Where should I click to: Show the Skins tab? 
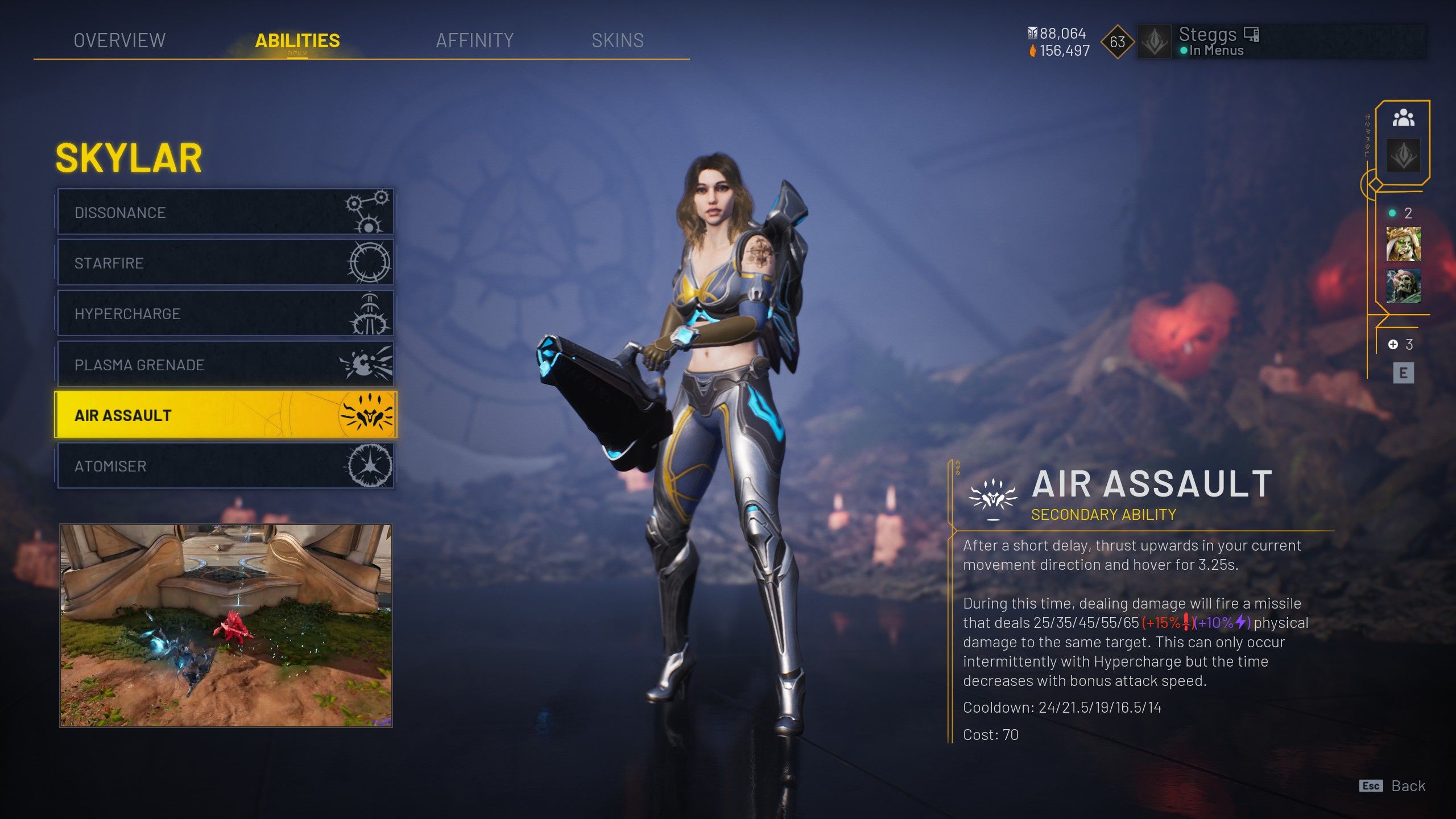pos(617,40)
